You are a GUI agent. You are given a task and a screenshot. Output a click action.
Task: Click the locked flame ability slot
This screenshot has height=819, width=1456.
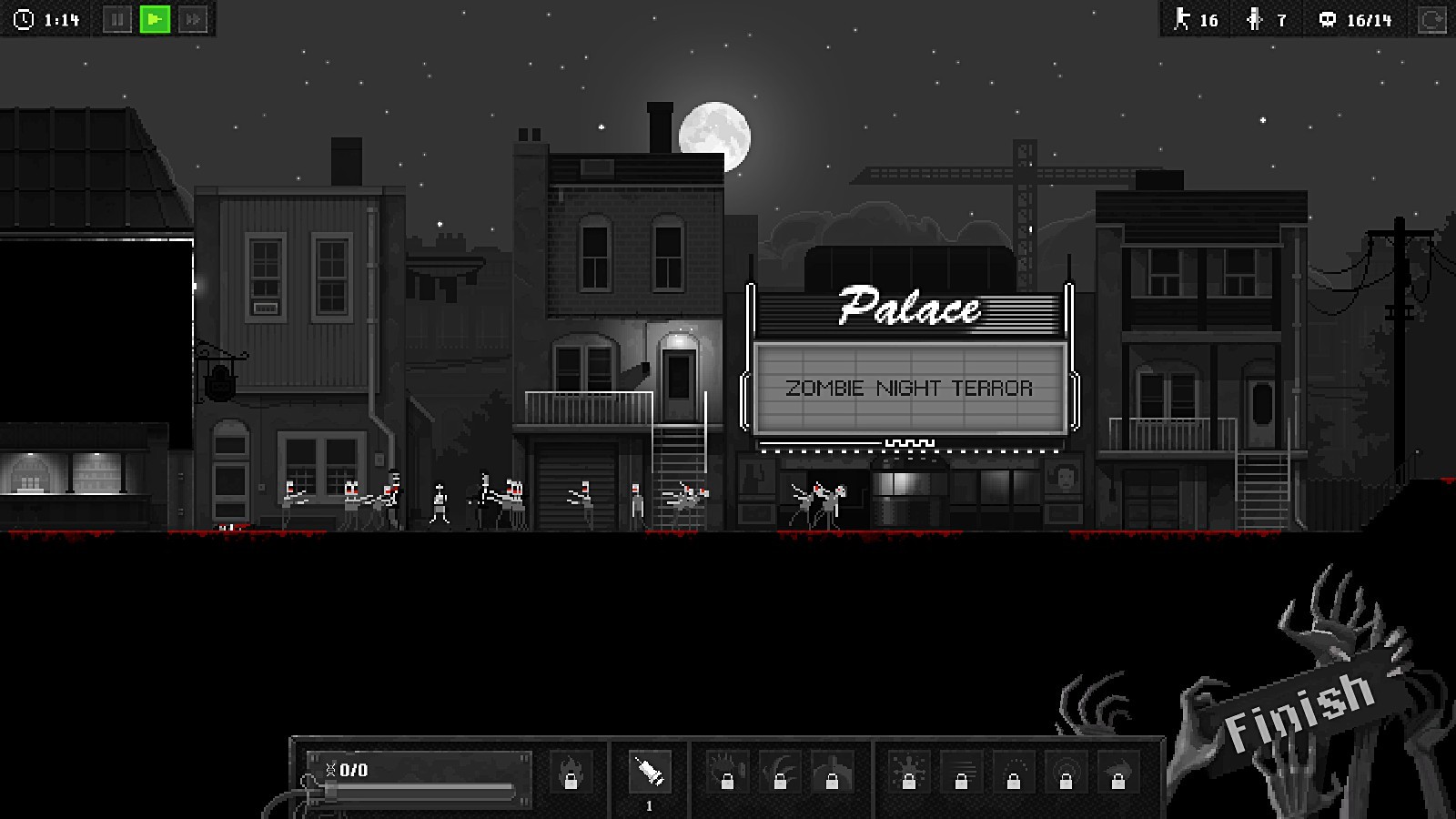tap(571, 773)
